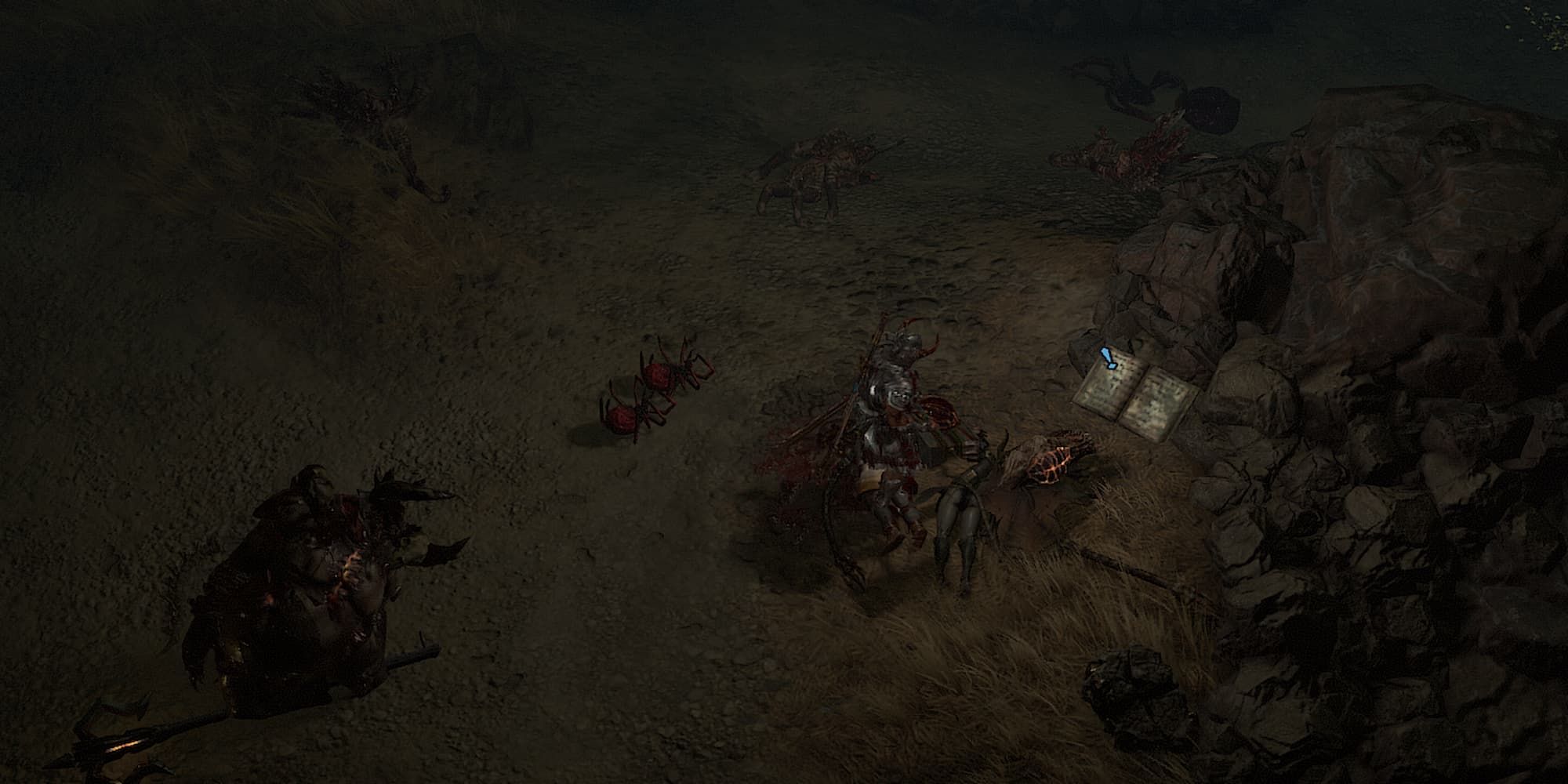Click the blue exclamation quest marker

1107,358
